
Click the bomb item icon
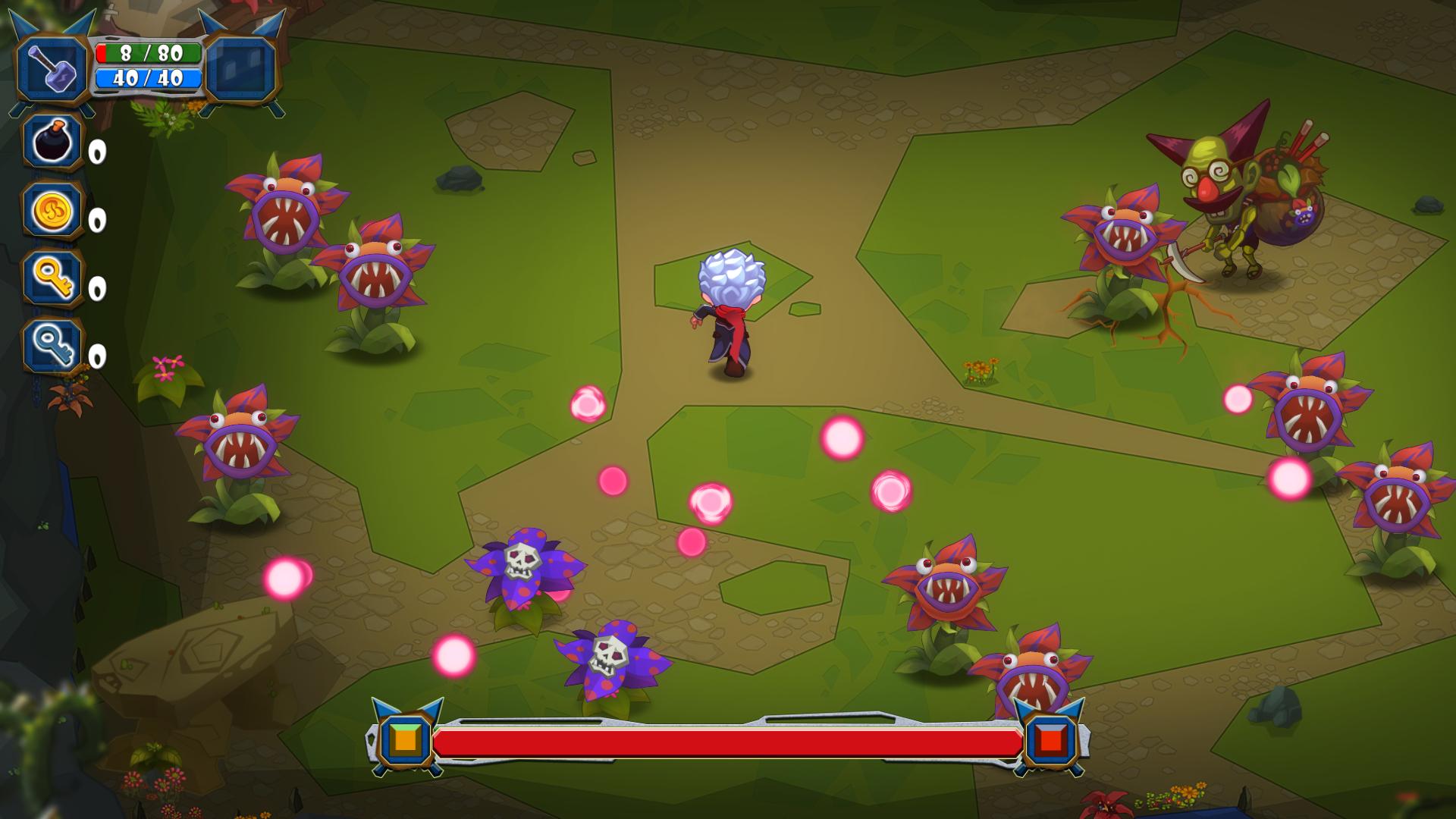(x=53, y=144)
